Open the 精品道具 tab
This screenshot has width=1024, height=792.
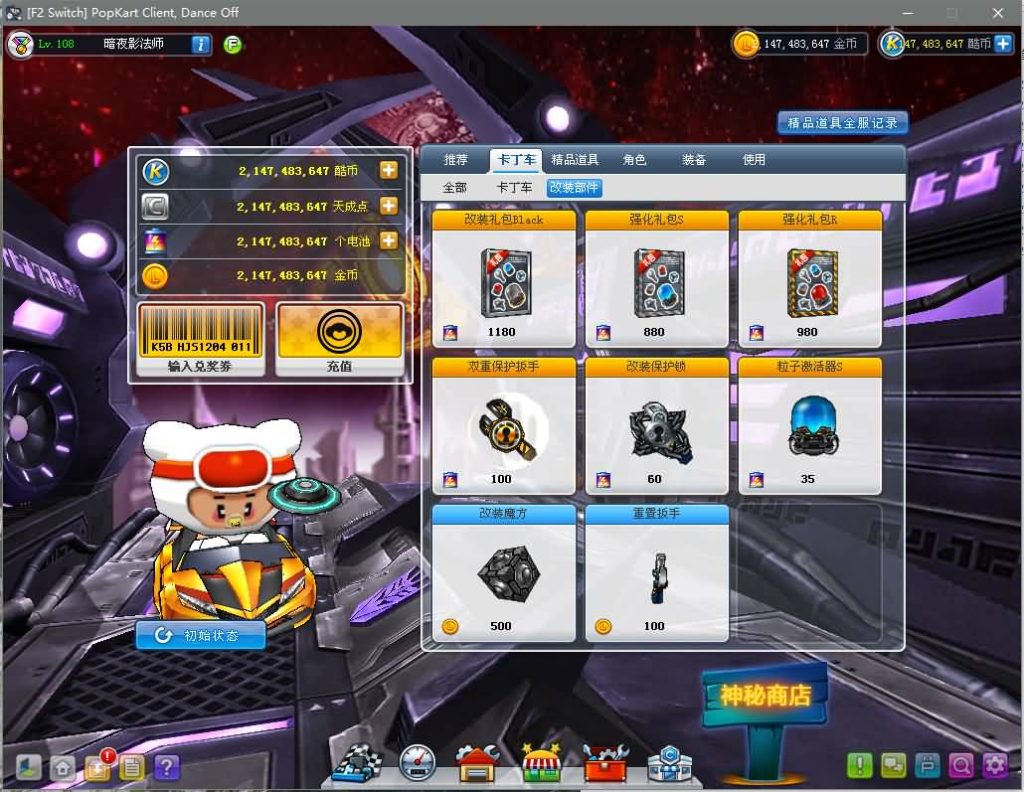coord(575,160)
